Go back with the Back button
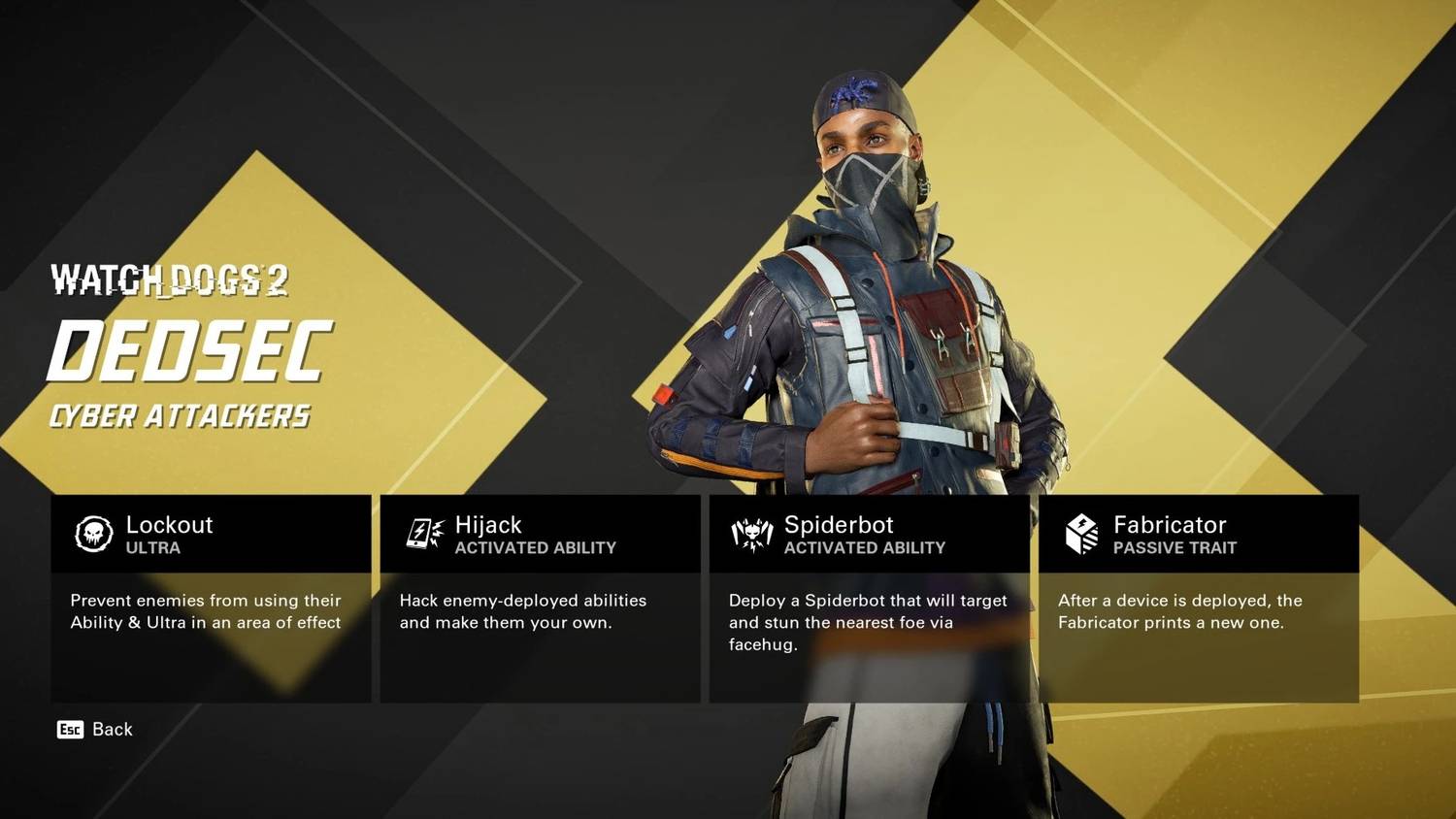1456x819 pixels. click(x=95, y=730)
